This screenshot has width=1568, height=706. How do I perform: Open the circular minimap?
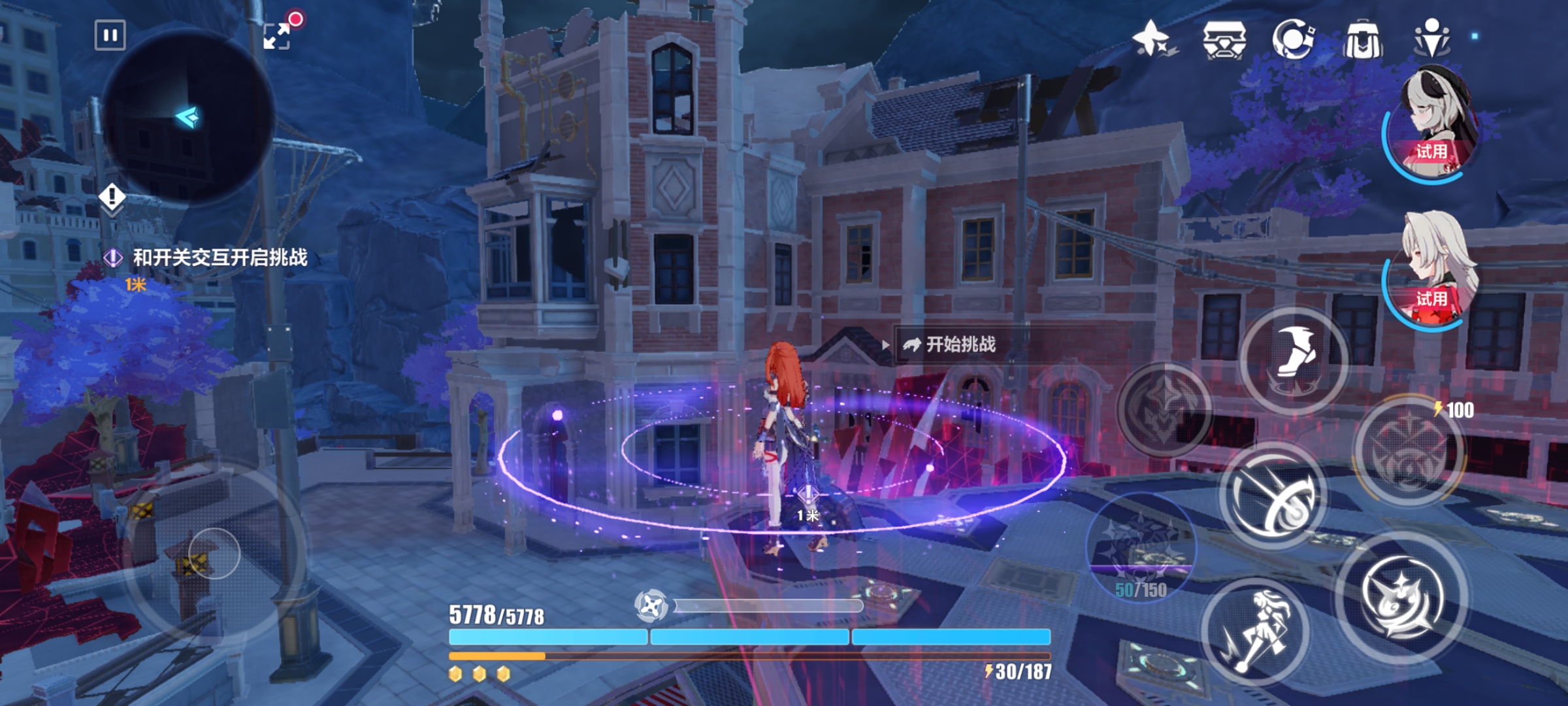point(188,117)
